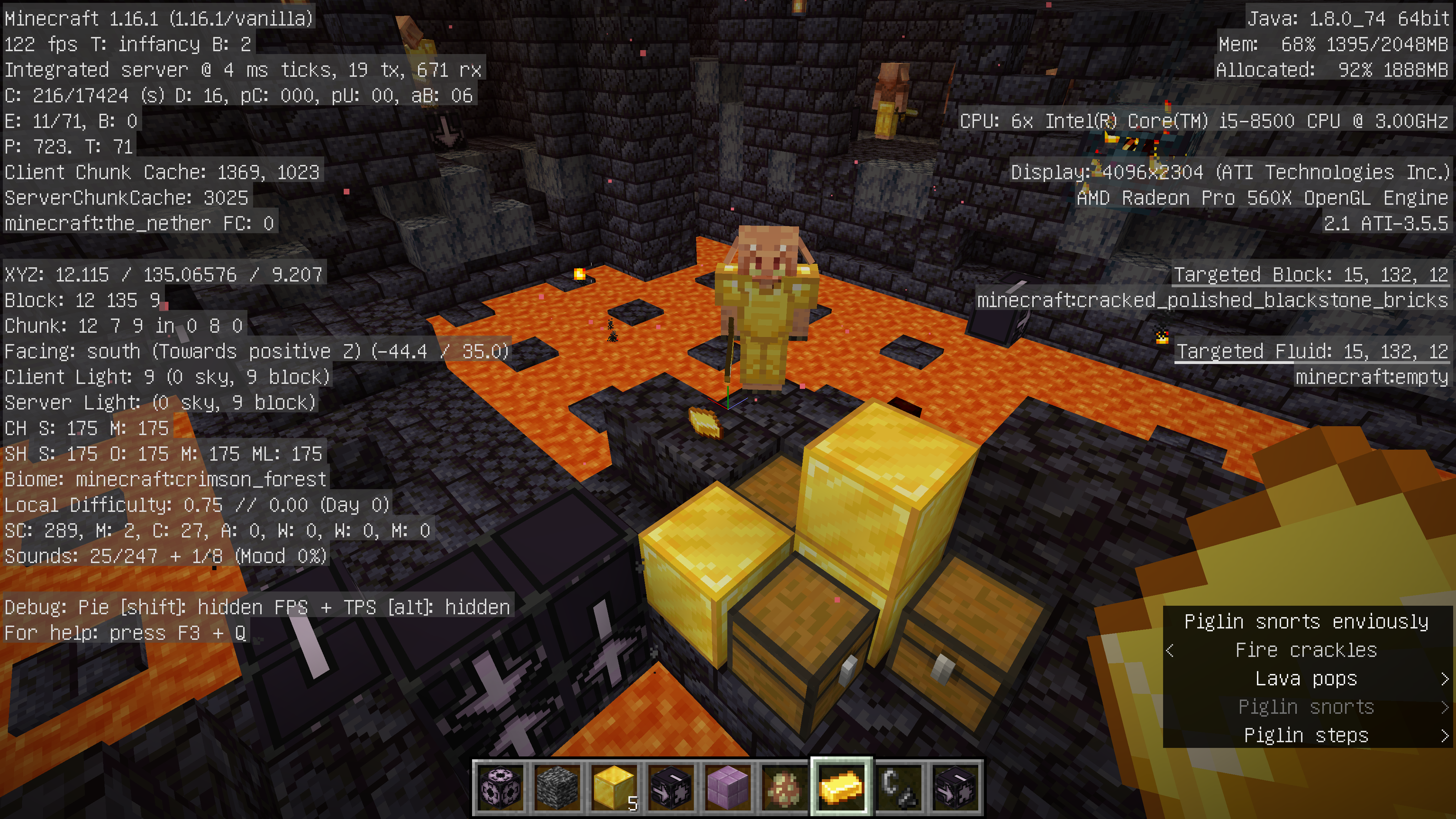Choose the gold block stack of five

tap(614, 787)
